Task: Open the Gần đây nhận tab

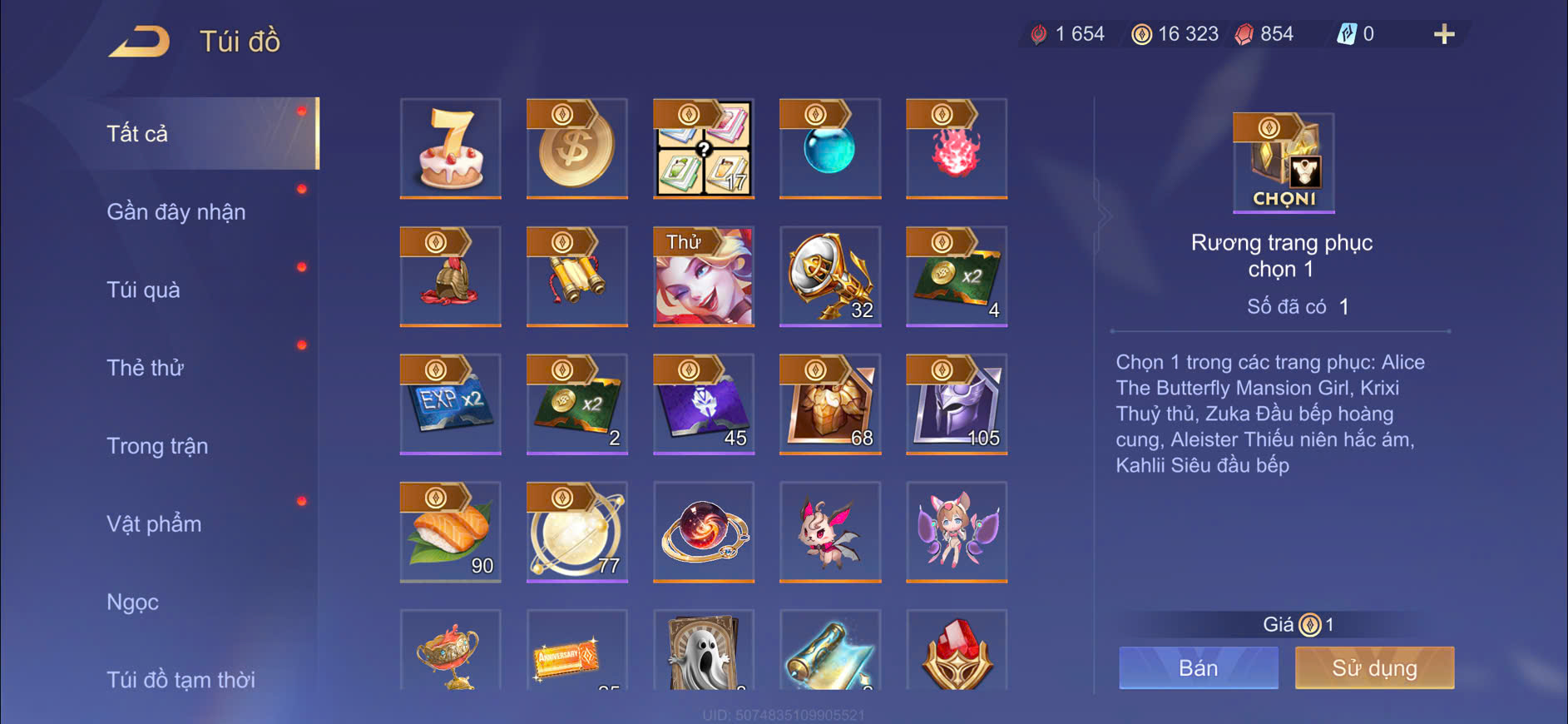Action: point(176,211)
